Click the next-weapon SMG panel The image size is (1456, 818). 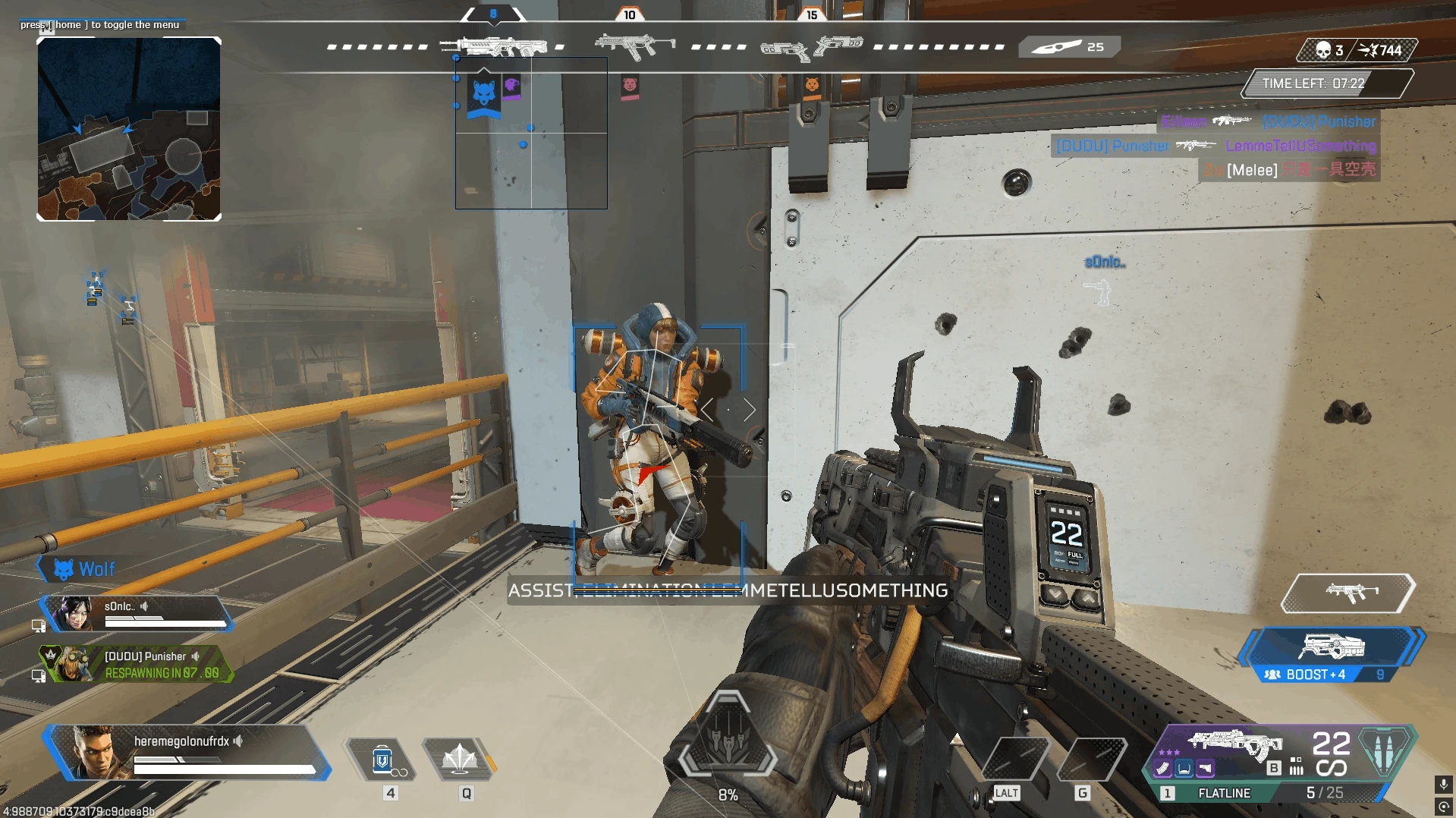click(1348, 593)
